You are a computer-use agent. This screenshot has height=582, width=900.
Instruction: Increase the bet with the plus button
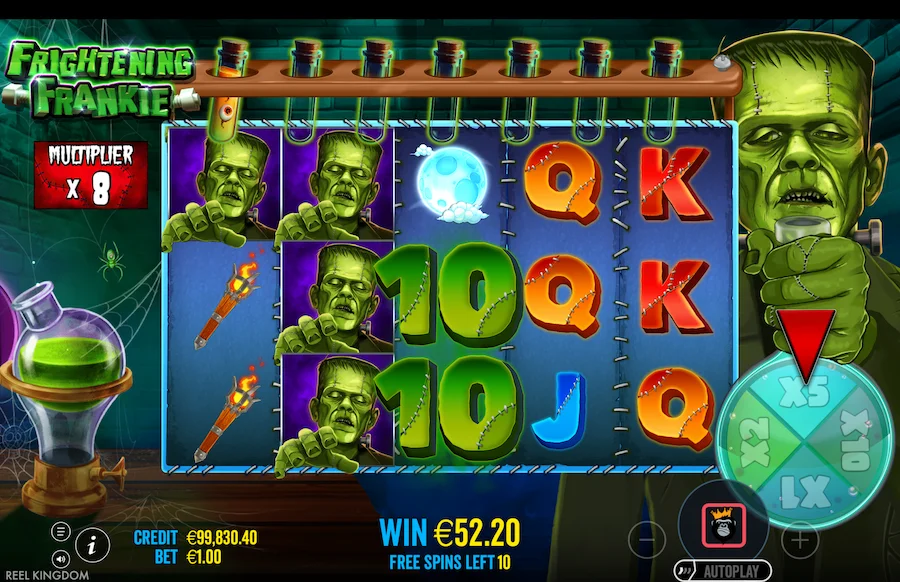point(799,540)
